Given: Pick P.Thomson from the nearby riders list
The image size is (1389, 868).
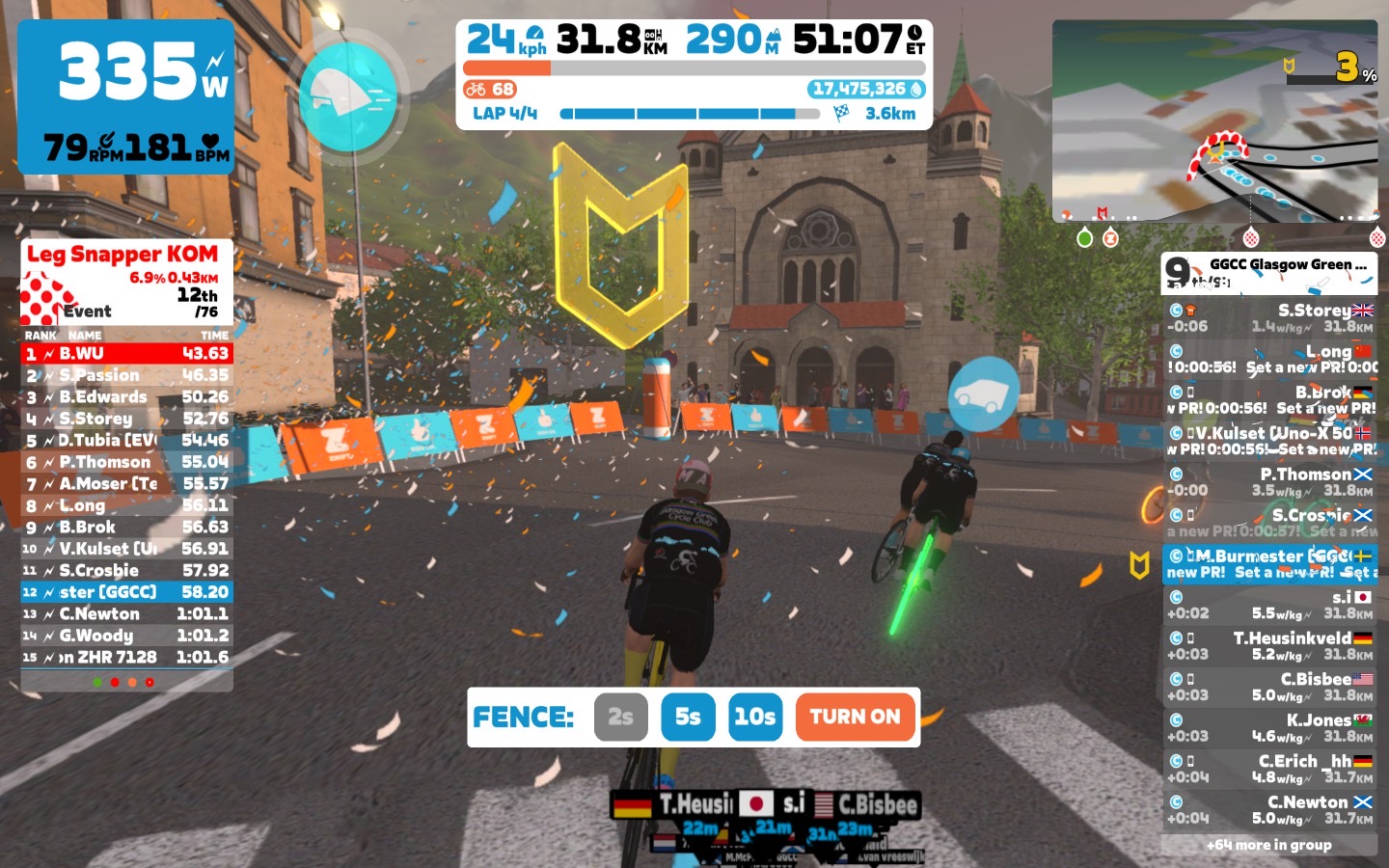Looking at the screenshot, I should tap(1269, 482).
